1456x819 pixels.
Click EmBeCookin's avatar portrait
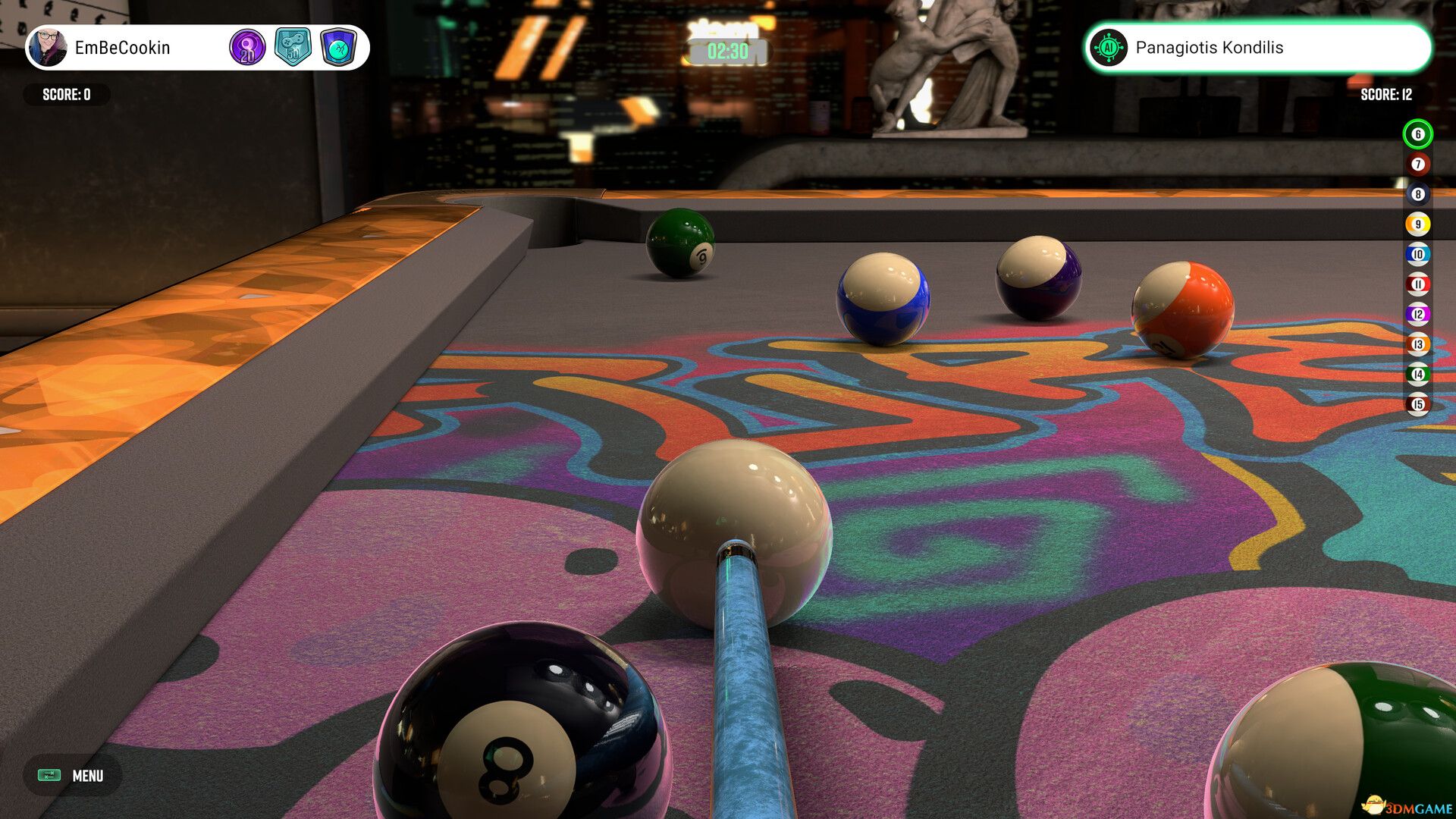click(47, 48)
